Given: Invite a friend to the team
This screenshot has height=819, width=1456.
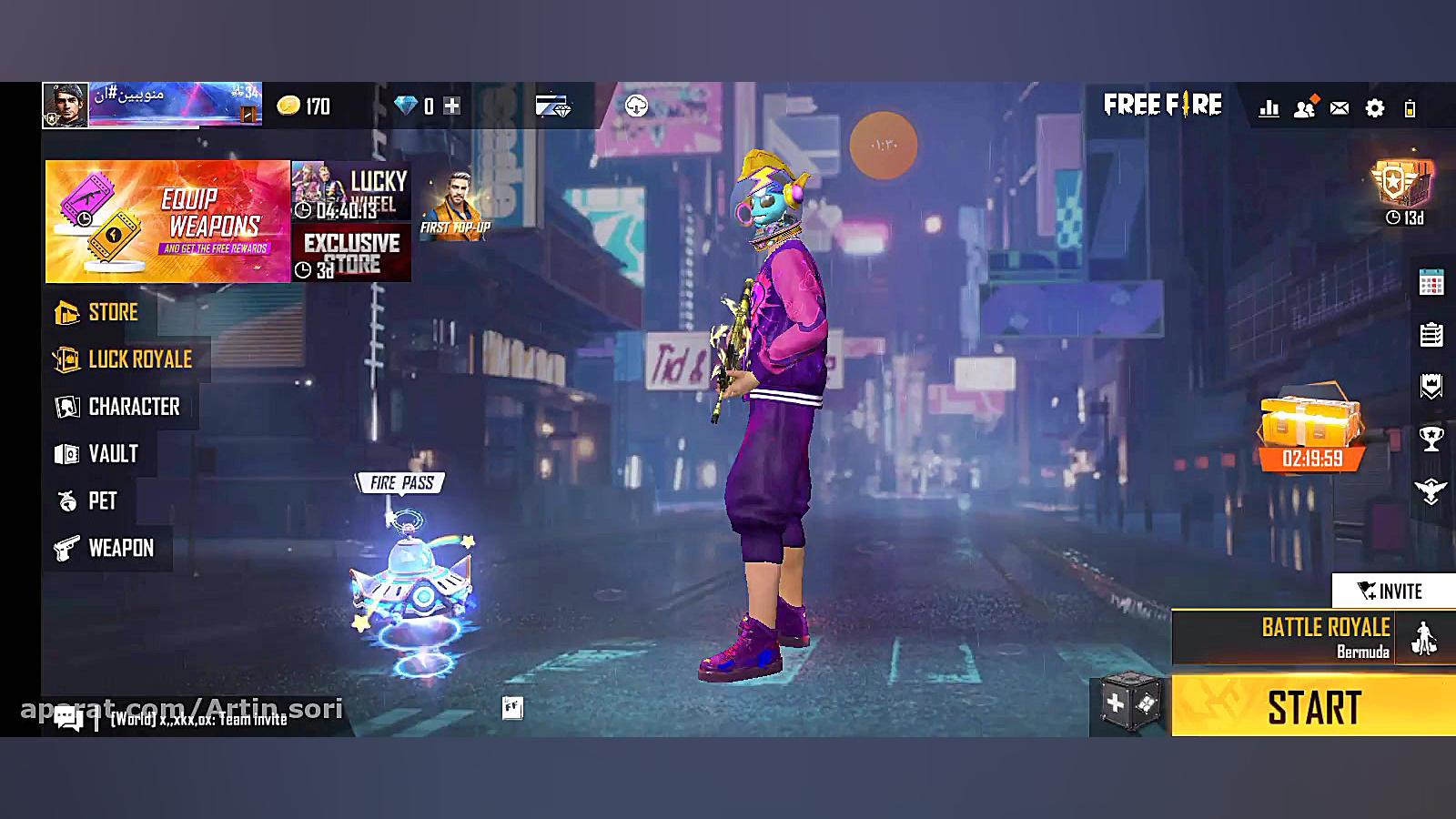Looking at the screenshot, I should 1391,591.
